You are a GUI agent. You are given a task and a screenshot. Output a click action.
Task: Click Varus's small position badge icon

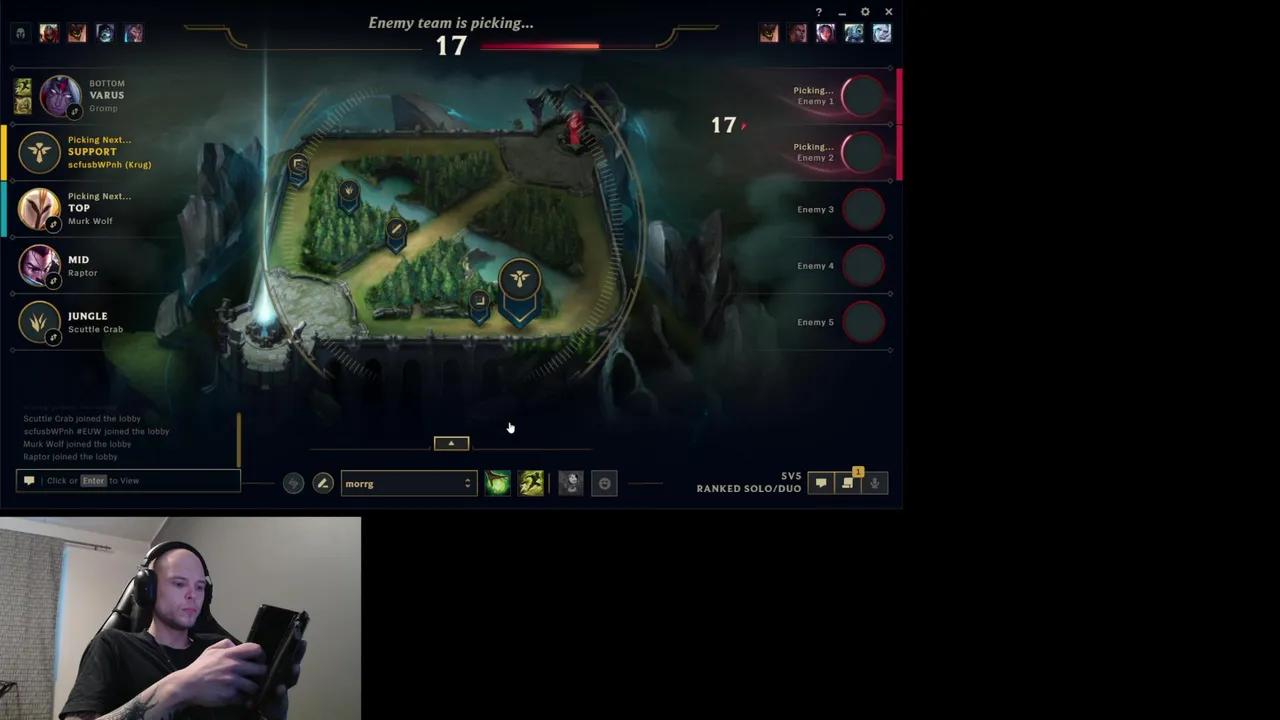(x=75, y=111)
